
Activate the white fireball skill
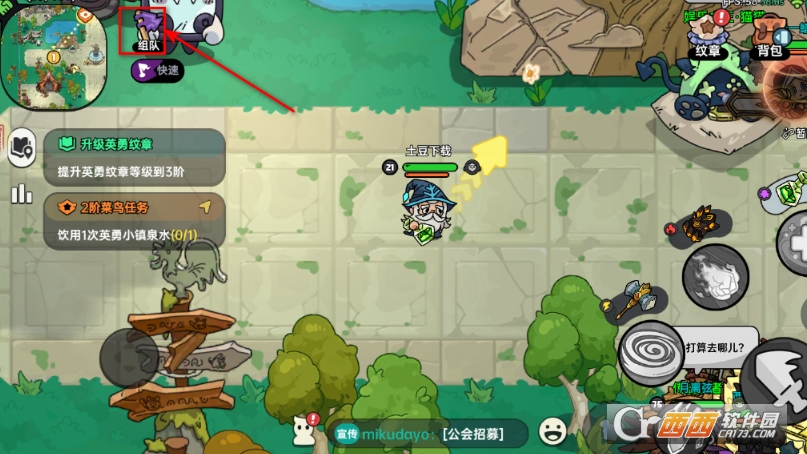click(716, 274)
